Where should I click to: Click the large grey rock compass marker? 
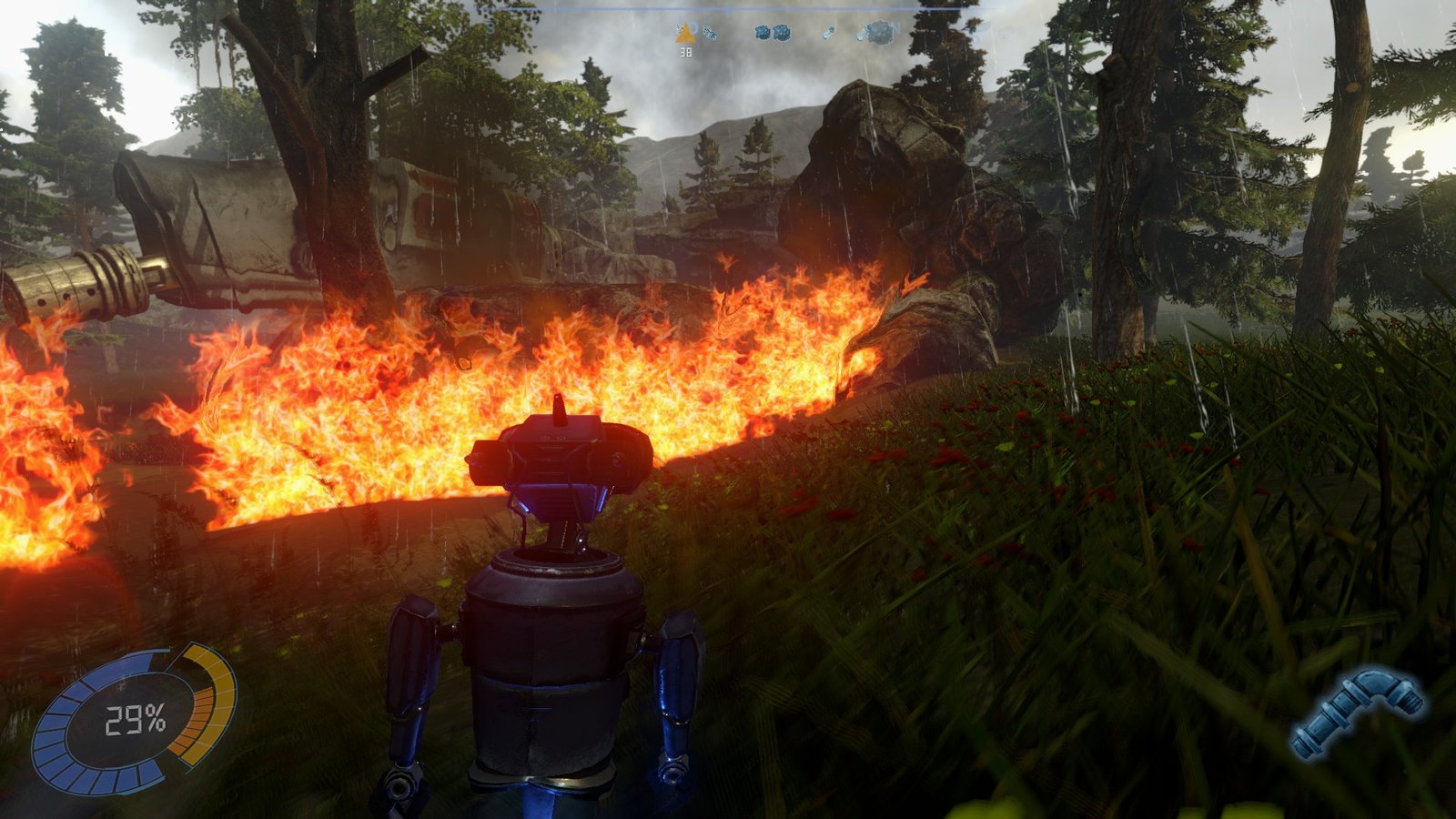[878, 34]
